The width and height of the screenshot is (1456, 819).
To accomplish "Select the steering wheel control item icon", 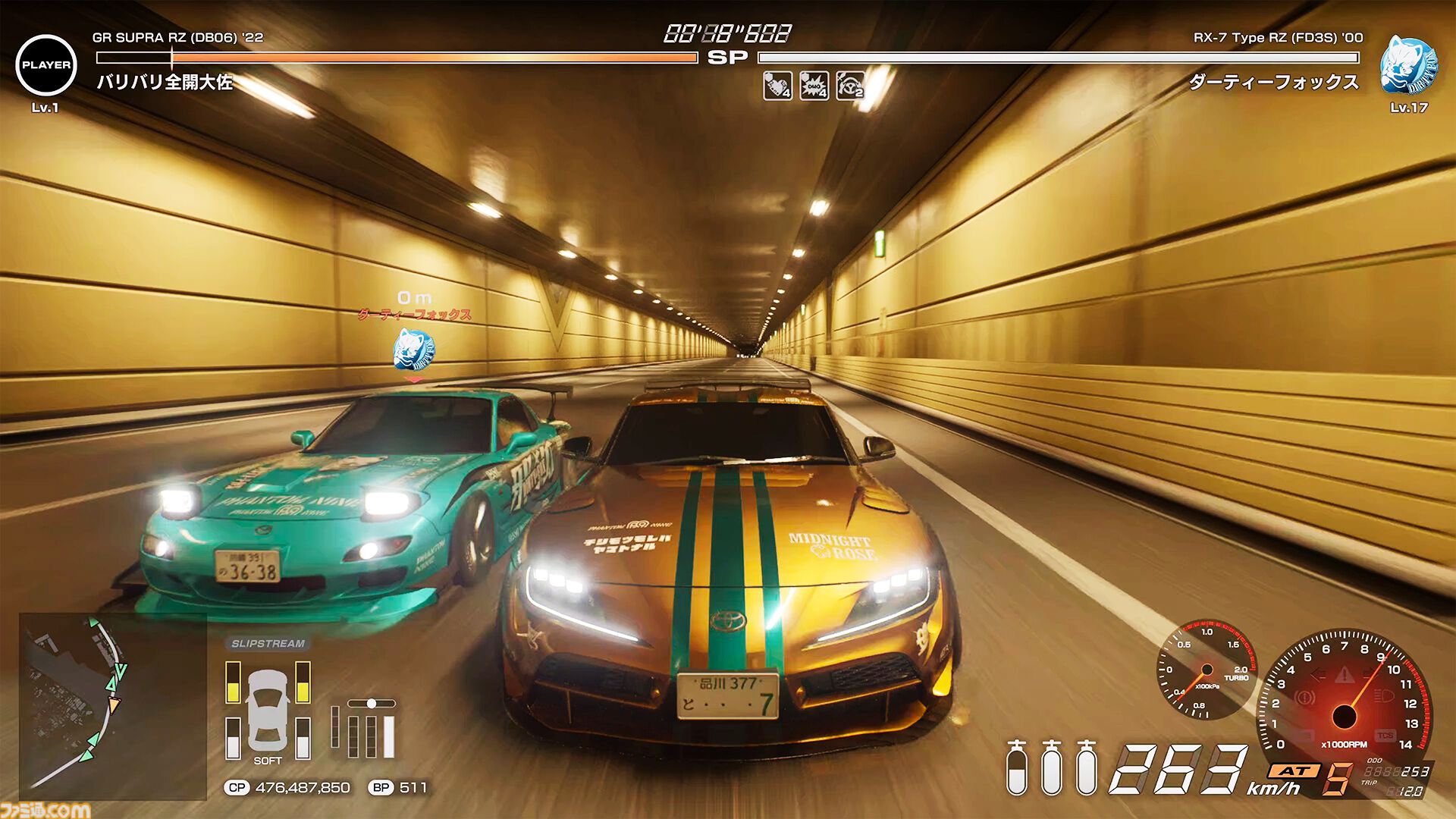I will (x=851, y=86).
